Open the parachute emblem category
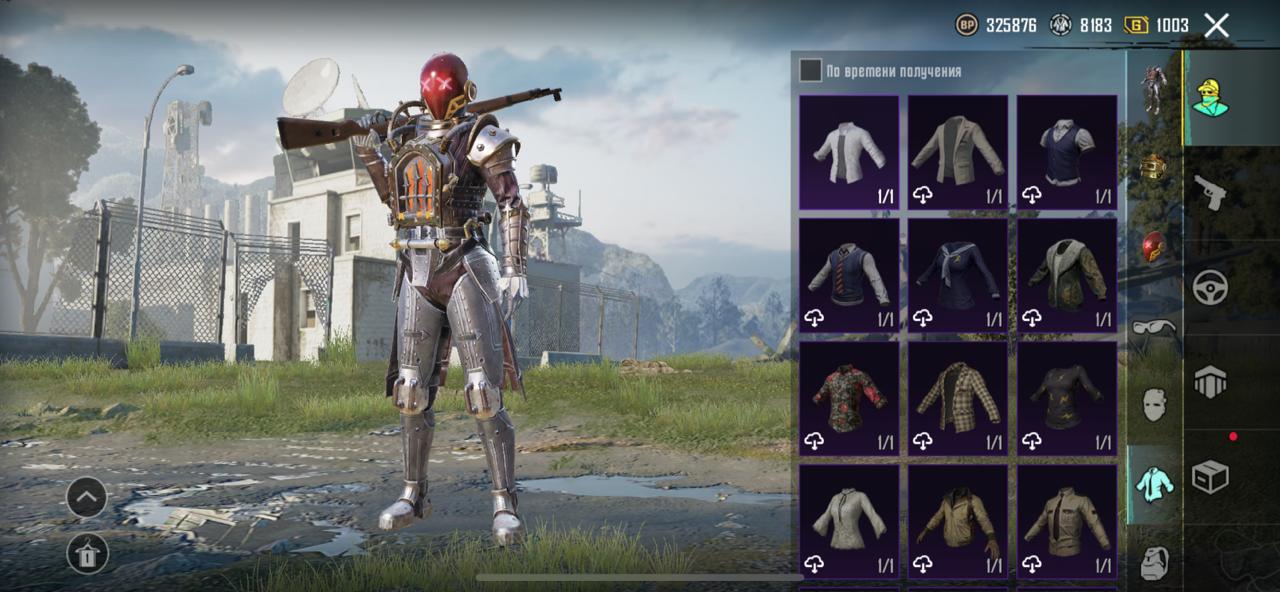Screen dimensions: 1280x592 pos(1210,382)
